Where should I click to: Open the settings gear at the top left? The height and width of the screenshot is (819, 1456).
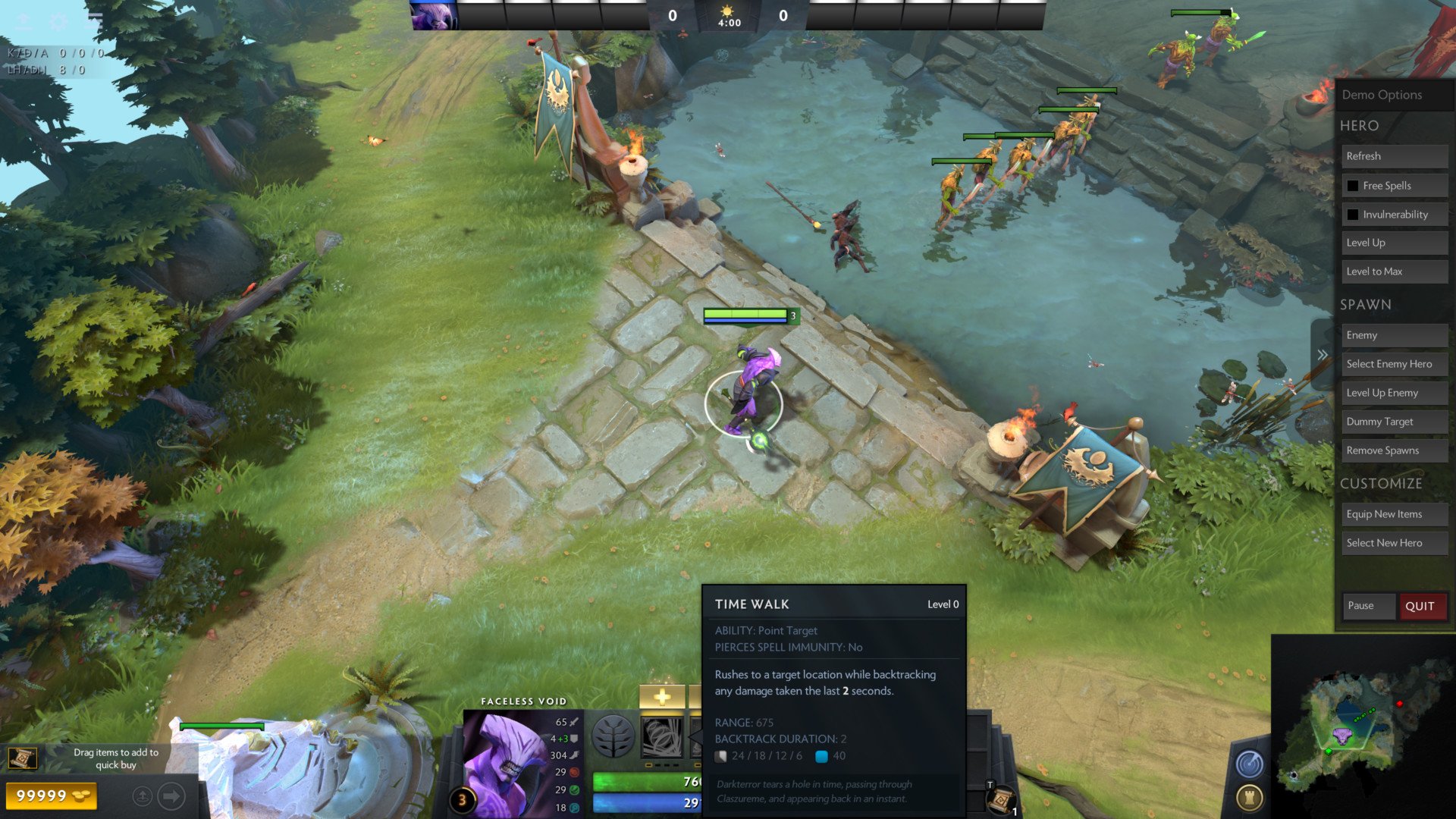(58, 21)
